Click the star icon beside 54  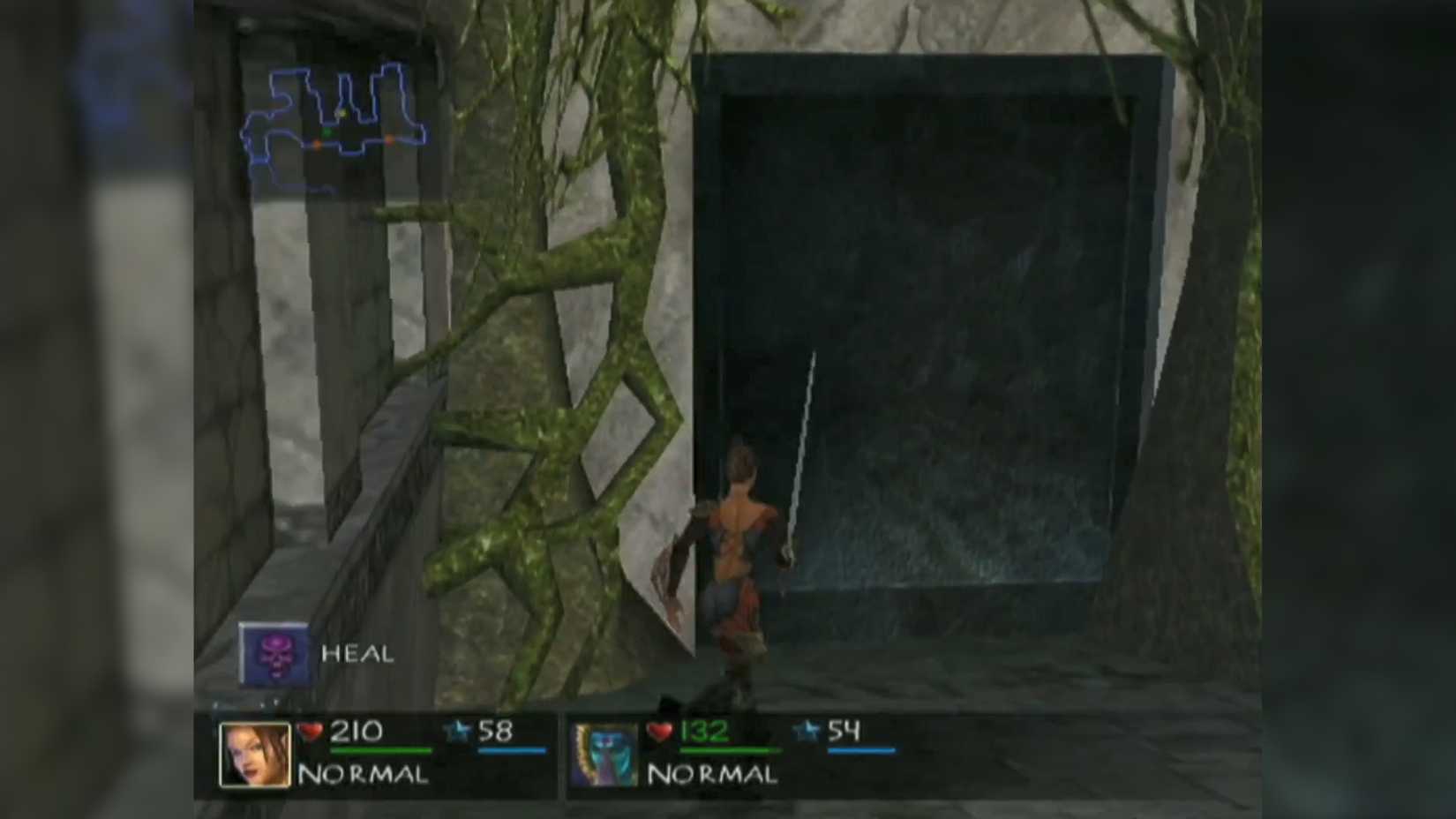coord(804,731)
